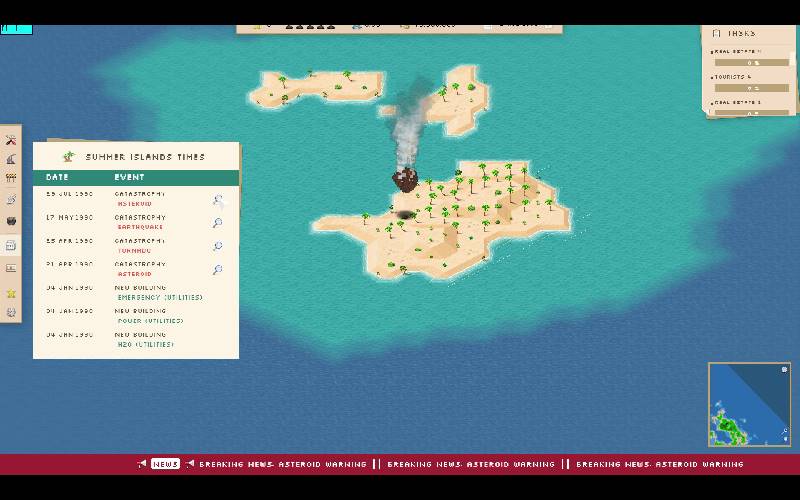Click the tornado event magnifier
Screen dimensions: 800x500
point(217,246)
